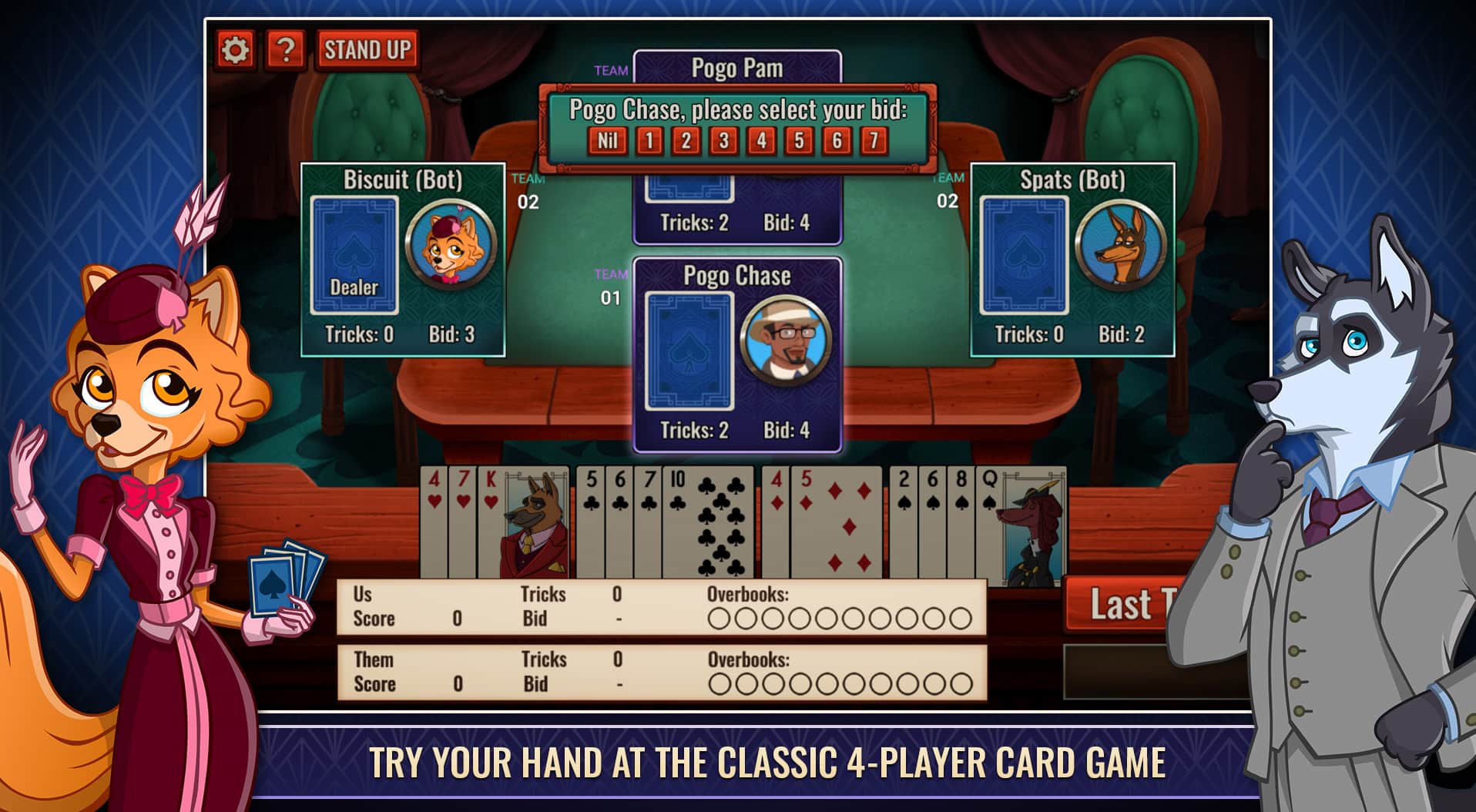This screenshot has width=1476, height=812.
Task: Open the help question mark
Action: [x=286, y=49]
